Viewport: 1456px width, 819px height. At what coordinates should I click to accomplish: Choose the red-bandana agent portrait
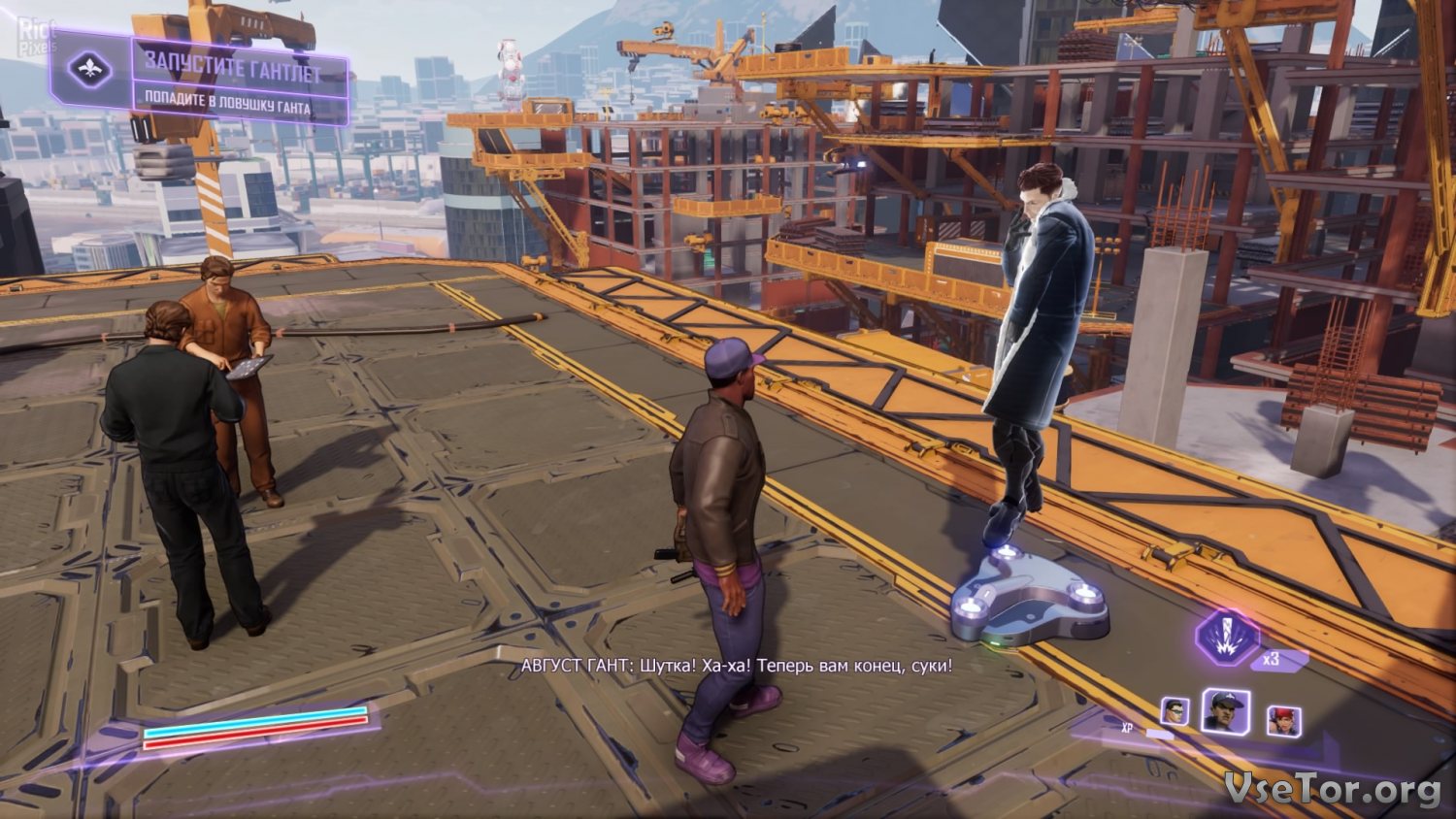[x=1283, y=721]
